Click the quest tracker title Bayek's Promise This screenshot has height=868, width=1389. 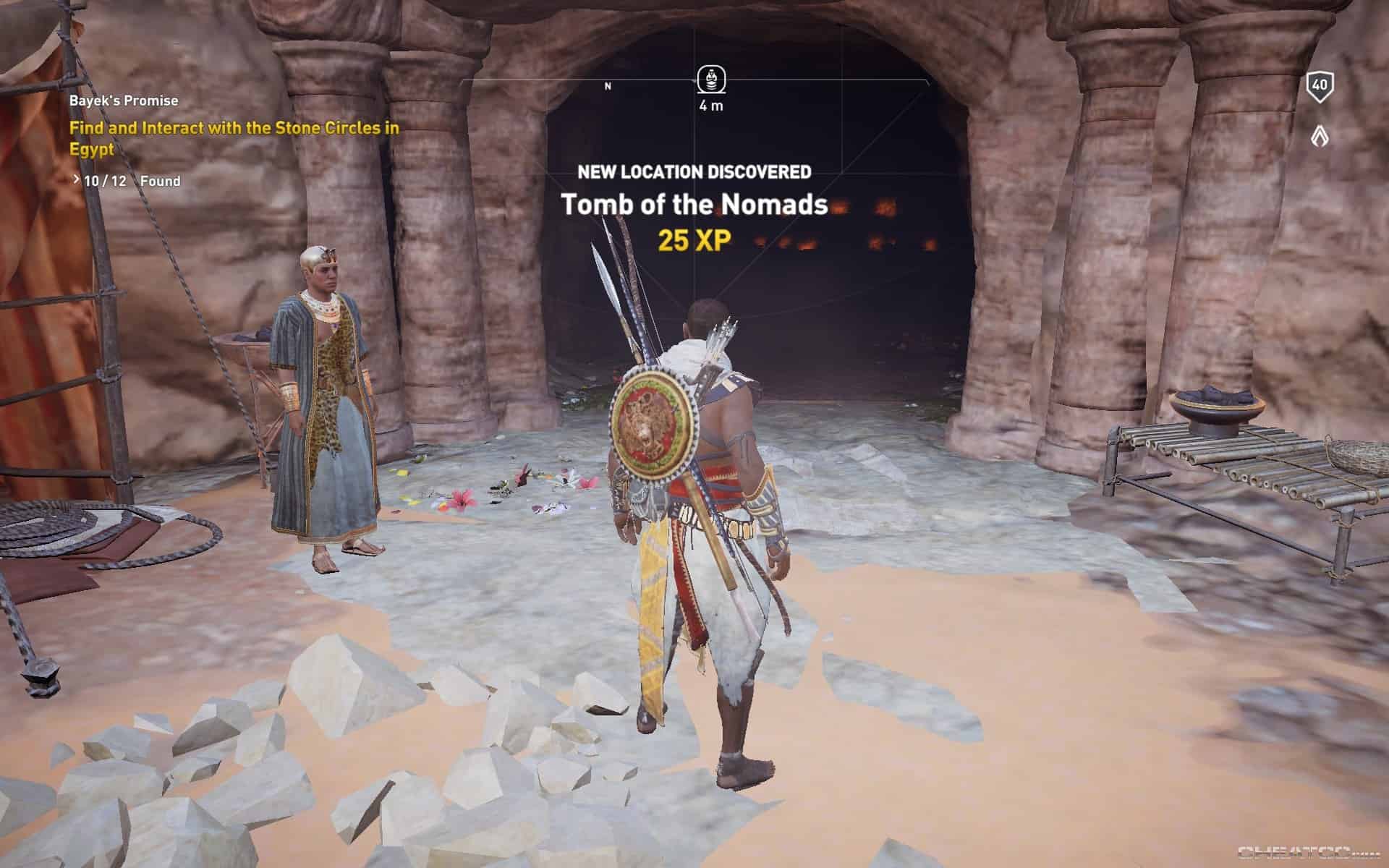pos(124,101)
